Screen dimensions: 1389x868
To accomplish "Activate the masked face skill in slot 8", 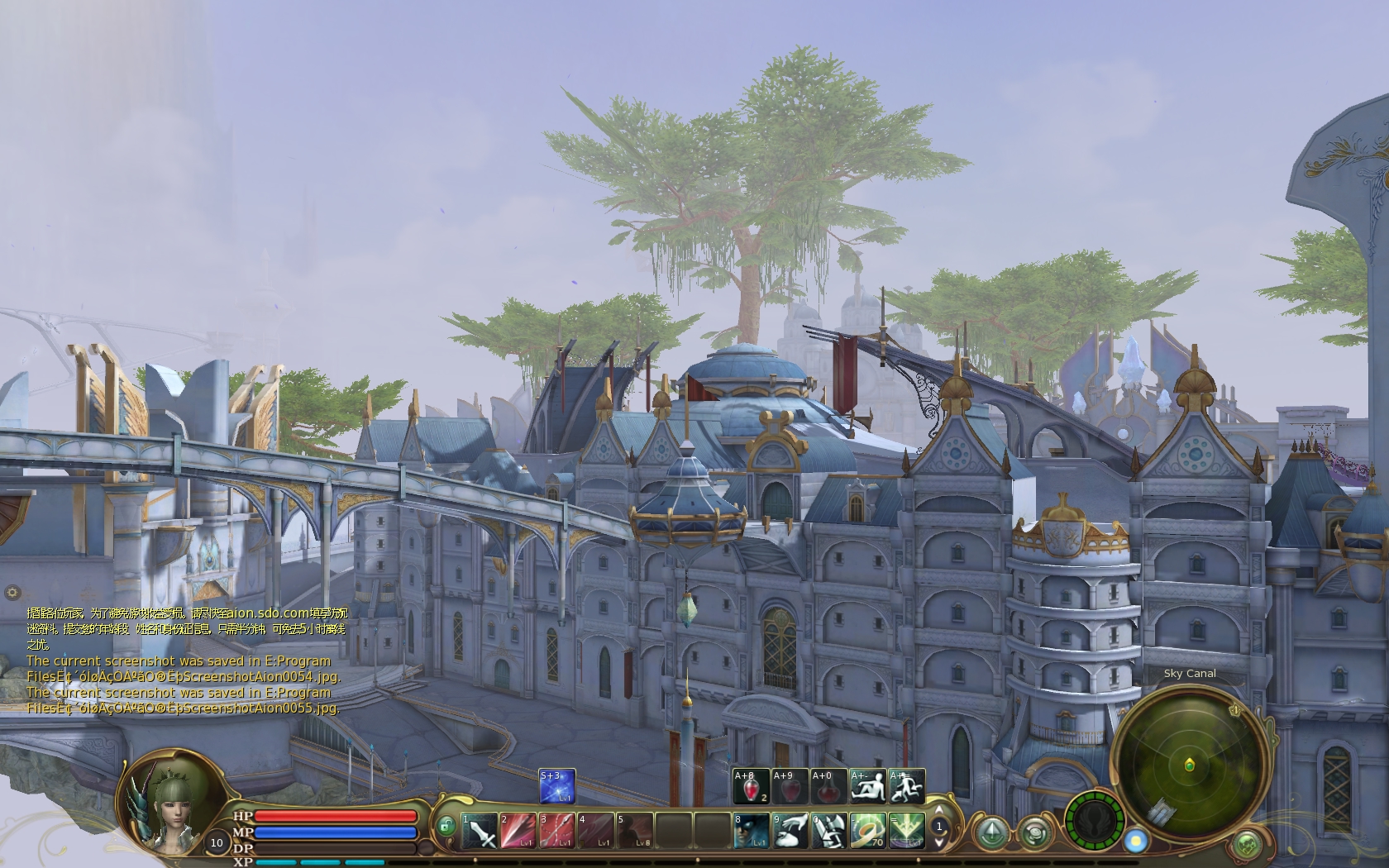I will tap(752, 831).
